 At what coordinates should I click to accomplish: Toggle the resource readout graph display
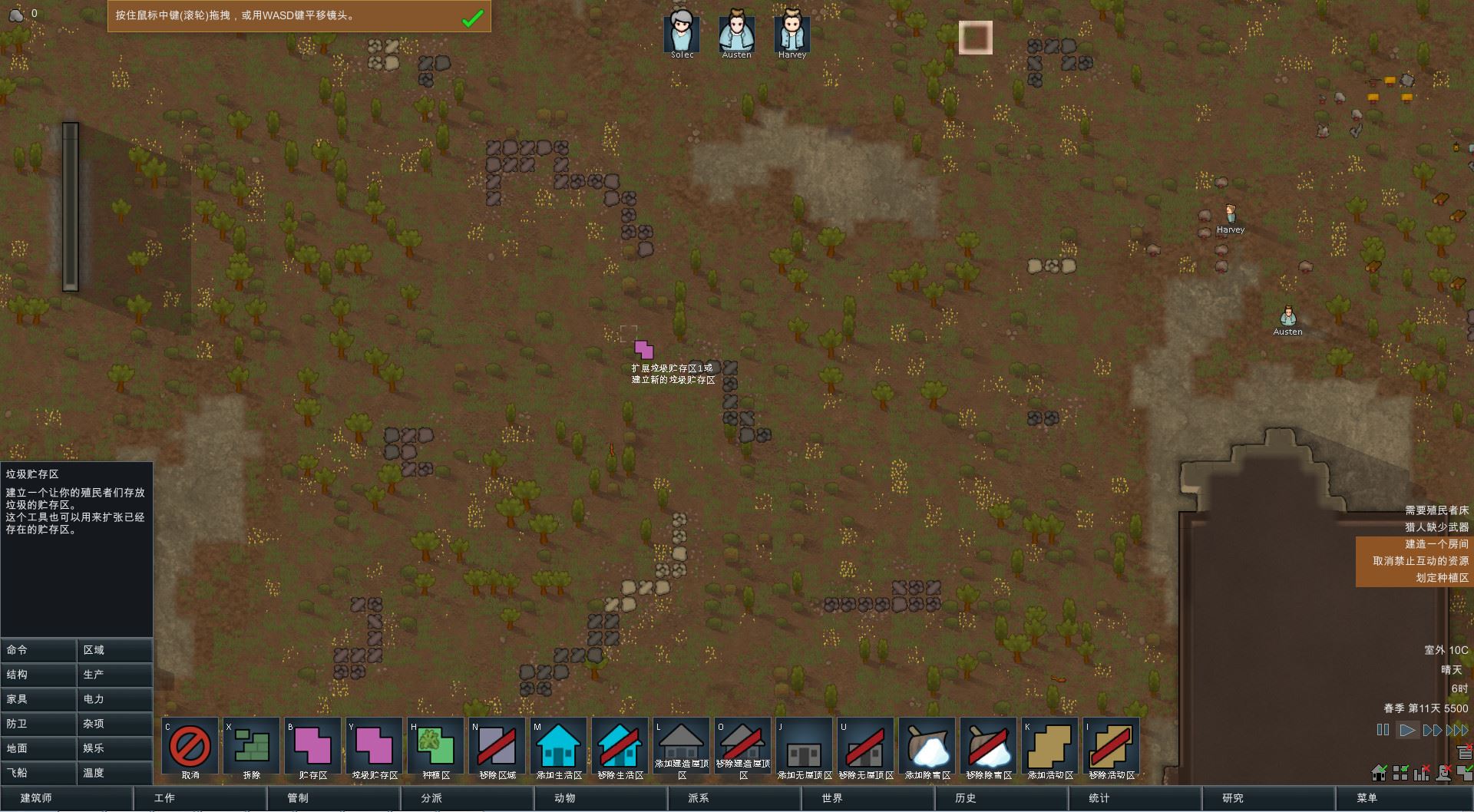coord(1421,774)
